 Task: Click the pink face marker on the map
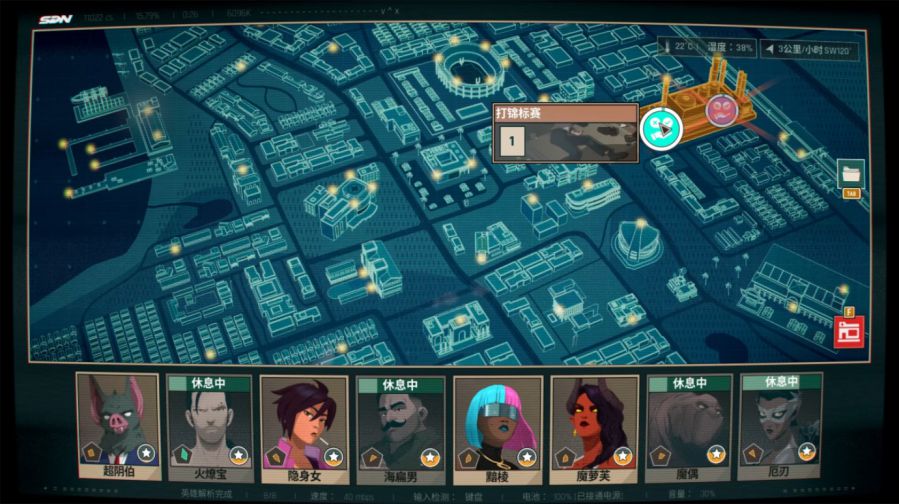coord(720,109)
